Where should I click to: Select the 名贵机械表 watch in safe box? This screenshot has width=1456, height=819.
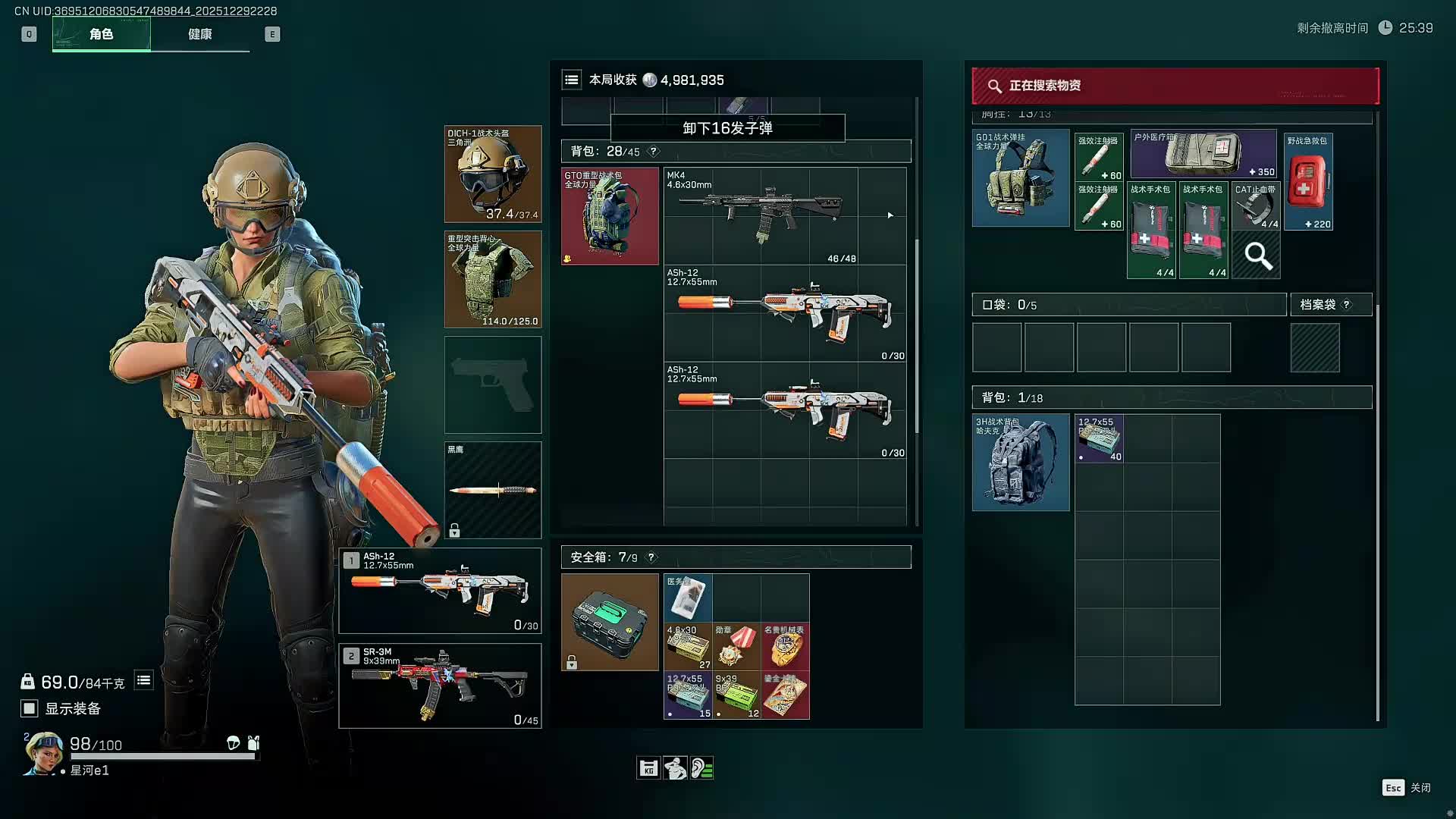(785, 646)
